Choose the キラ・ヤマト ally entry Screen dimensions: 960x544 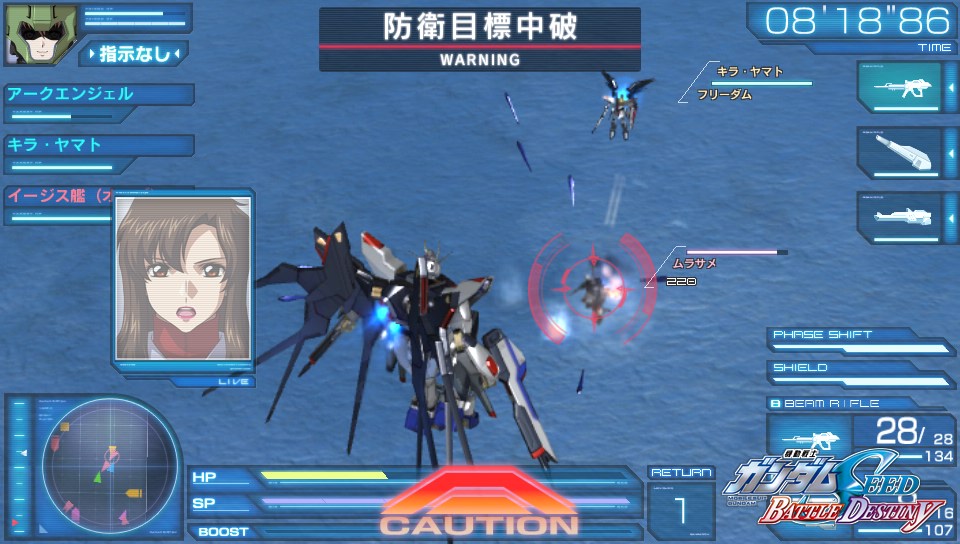[98, 145]
